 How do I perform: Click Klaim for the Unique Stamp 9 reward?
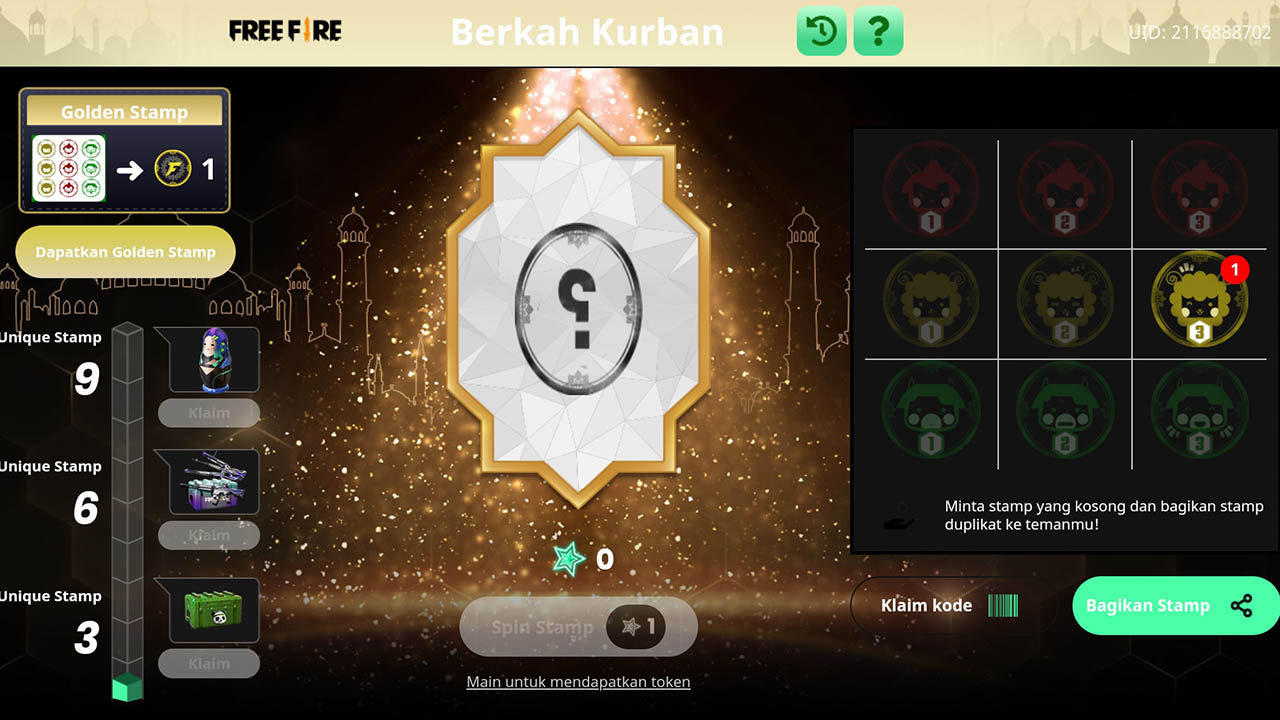(209, 413)
